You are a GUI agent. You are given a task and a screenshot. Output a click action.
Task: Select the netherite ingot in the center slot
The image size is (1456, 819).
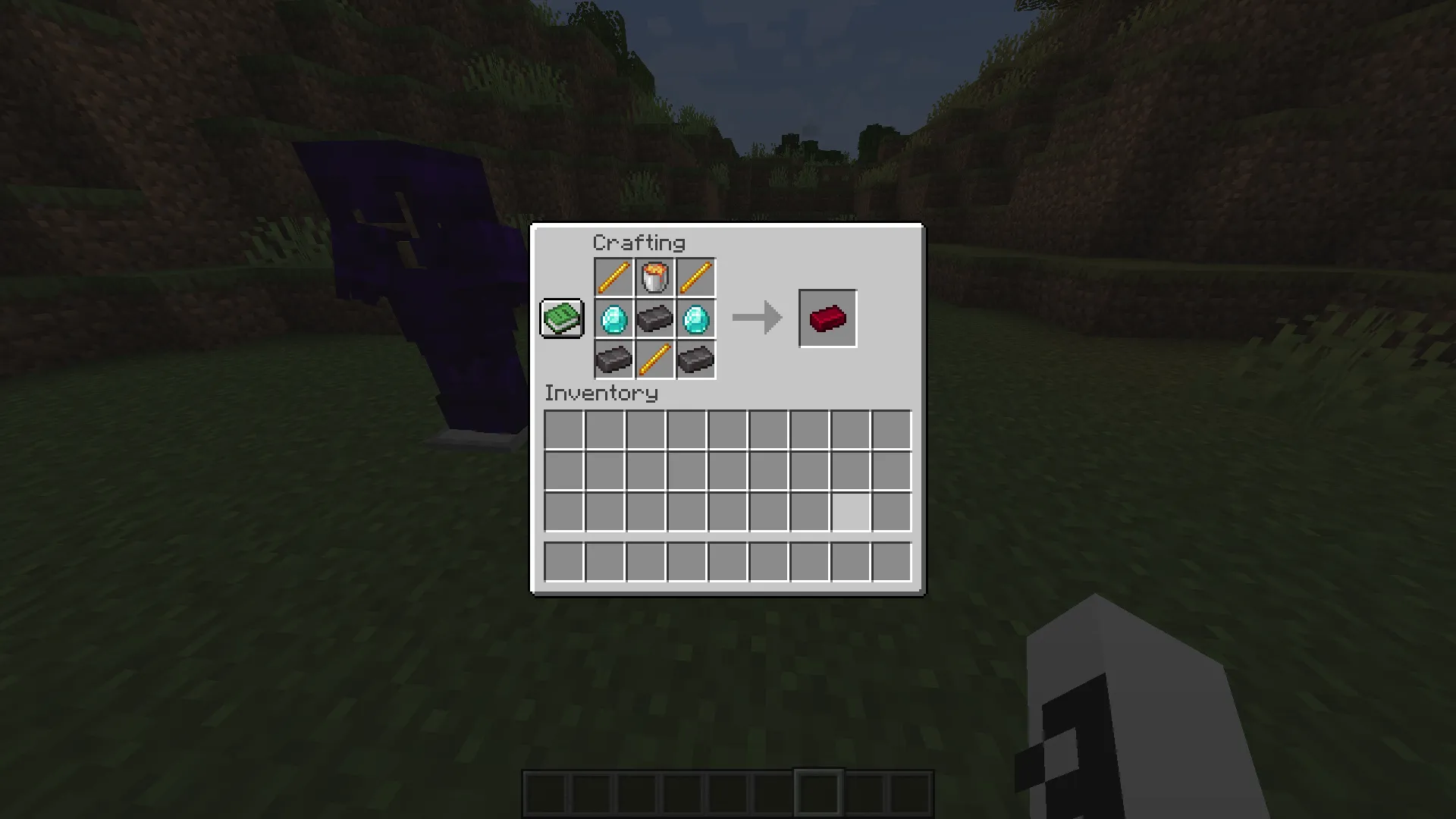point(654,318)
